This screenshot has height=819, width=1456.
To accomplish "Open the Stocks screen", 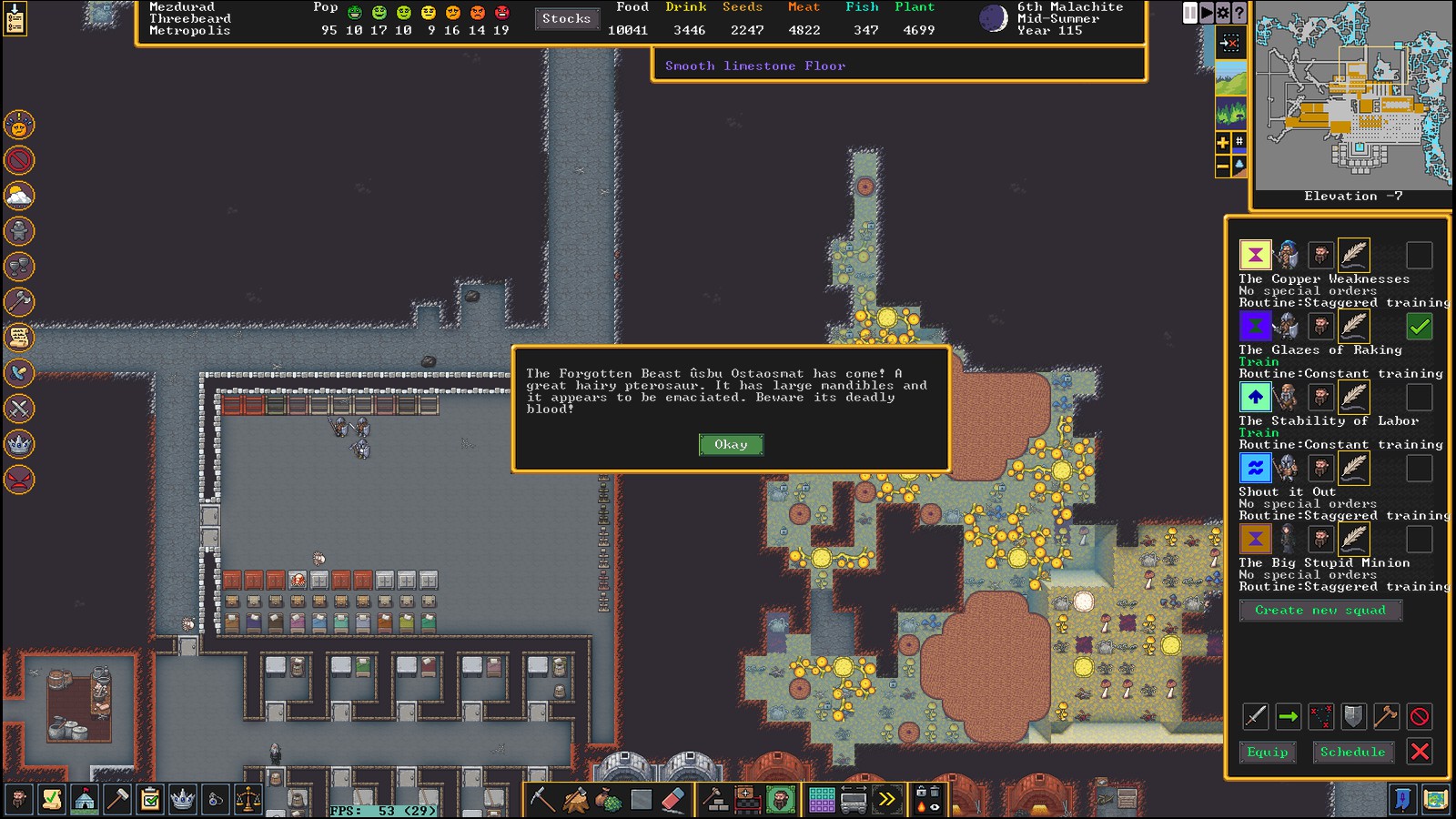I will click(566, 18).
